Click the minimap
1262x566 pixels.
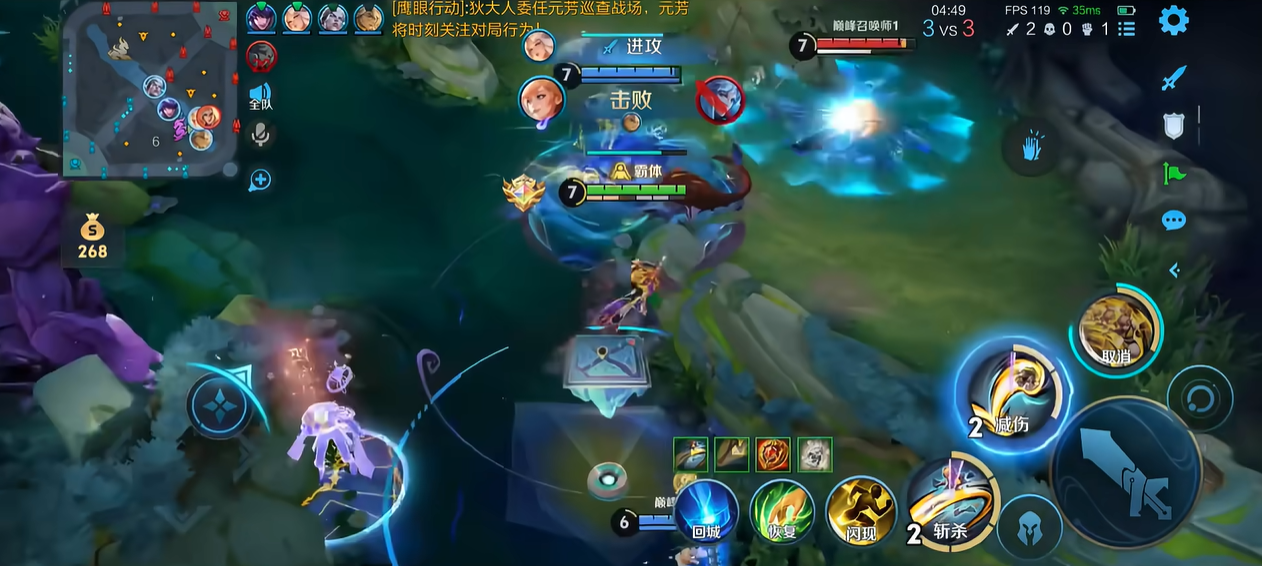click(x=151, y=89)
